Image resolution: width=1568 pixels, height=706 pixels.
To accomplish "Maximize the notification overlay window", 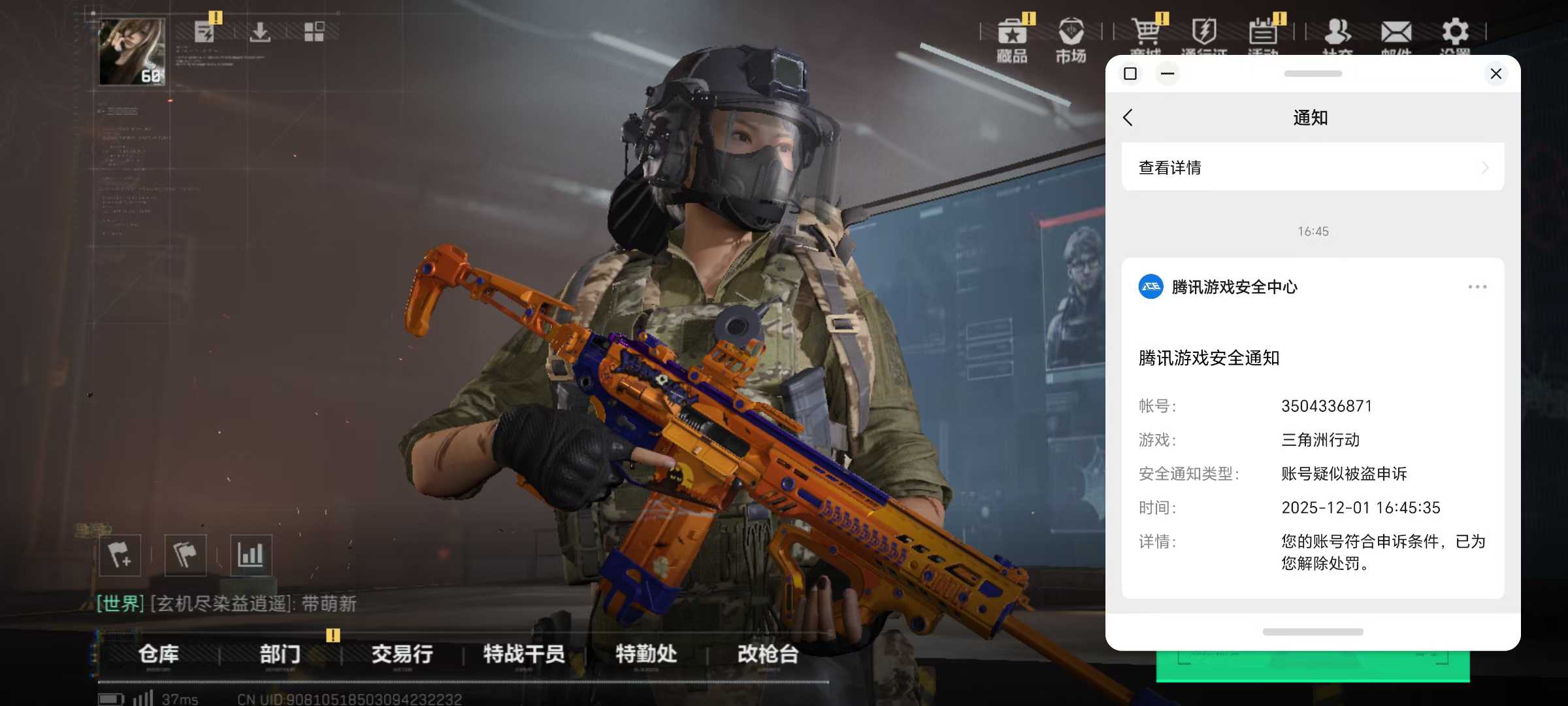I will [1130, 74].
